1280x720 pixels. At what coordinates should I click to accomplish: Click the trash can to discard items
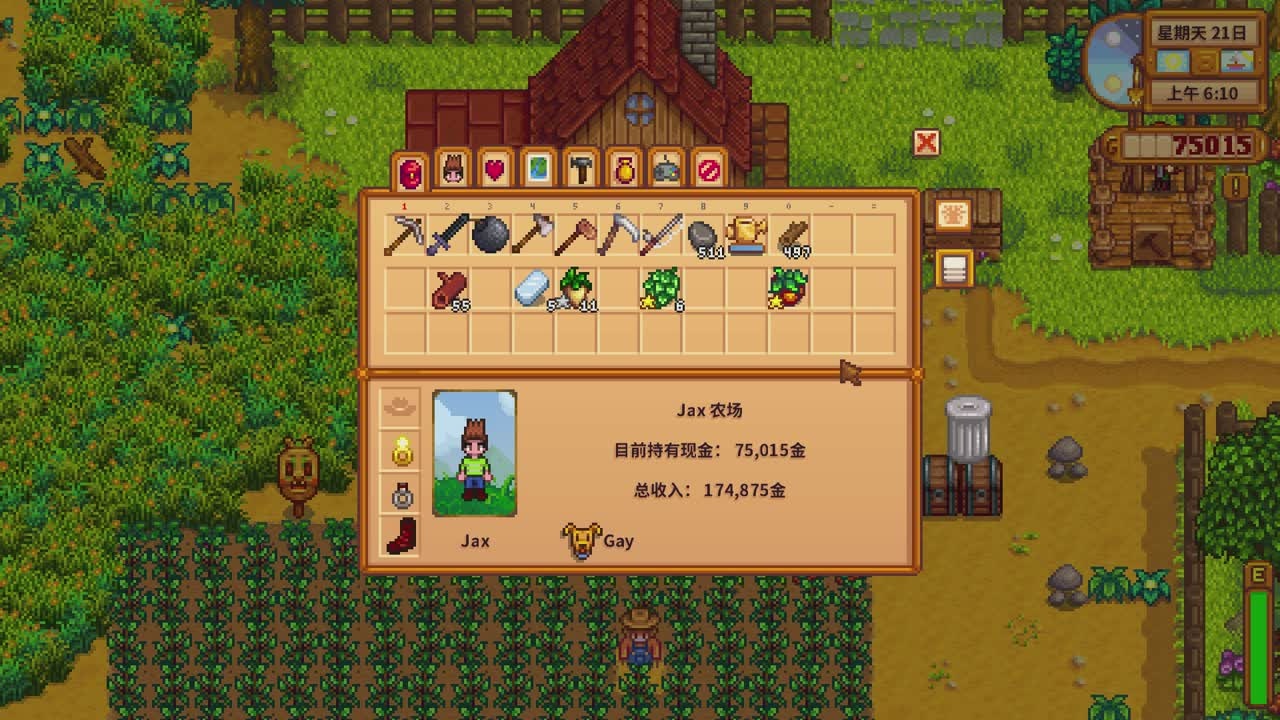point(968,428)
